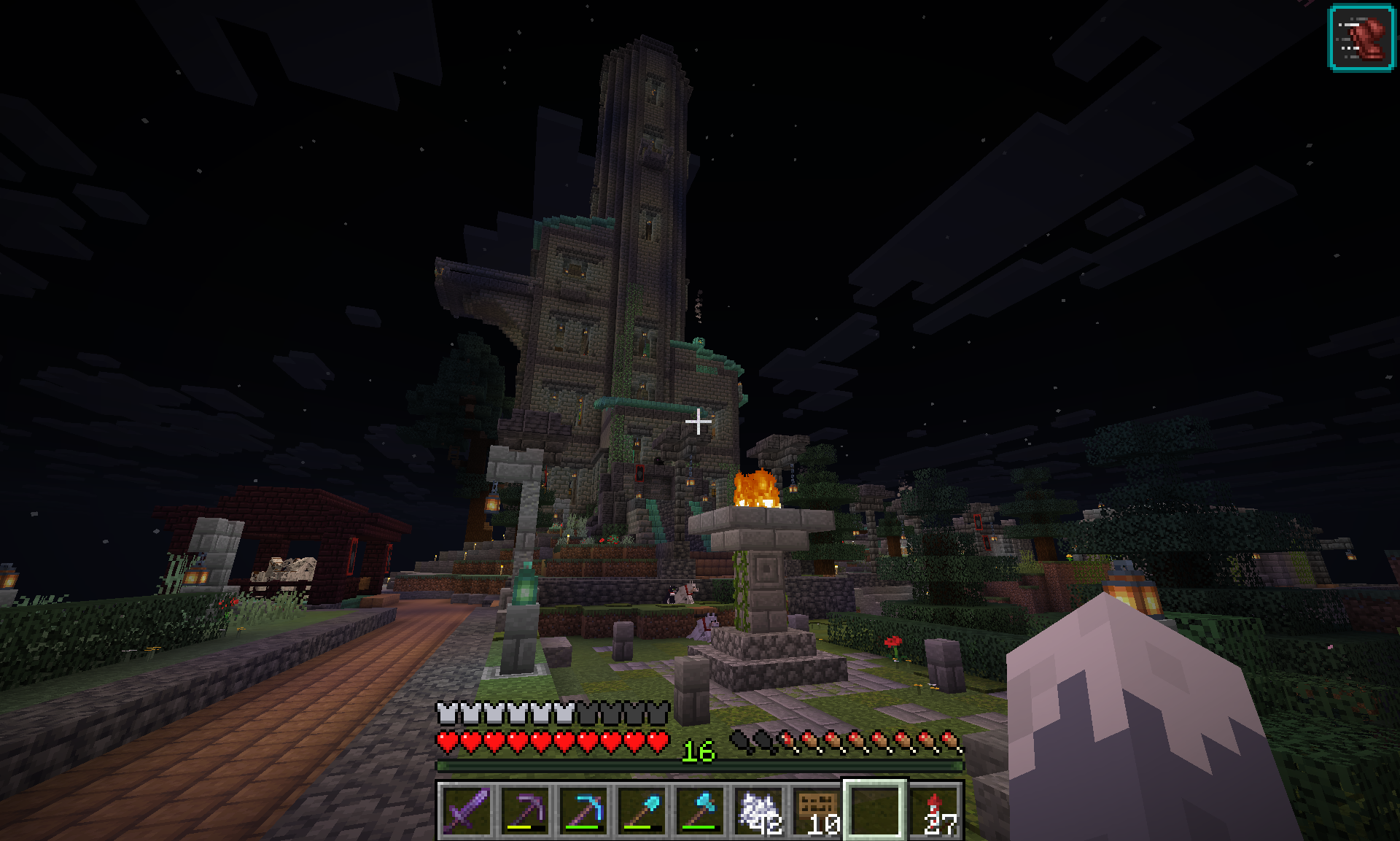Equip the diamond axe from the hotbar
Viewport: 1400px width, 841px height.
coord(700,810)
